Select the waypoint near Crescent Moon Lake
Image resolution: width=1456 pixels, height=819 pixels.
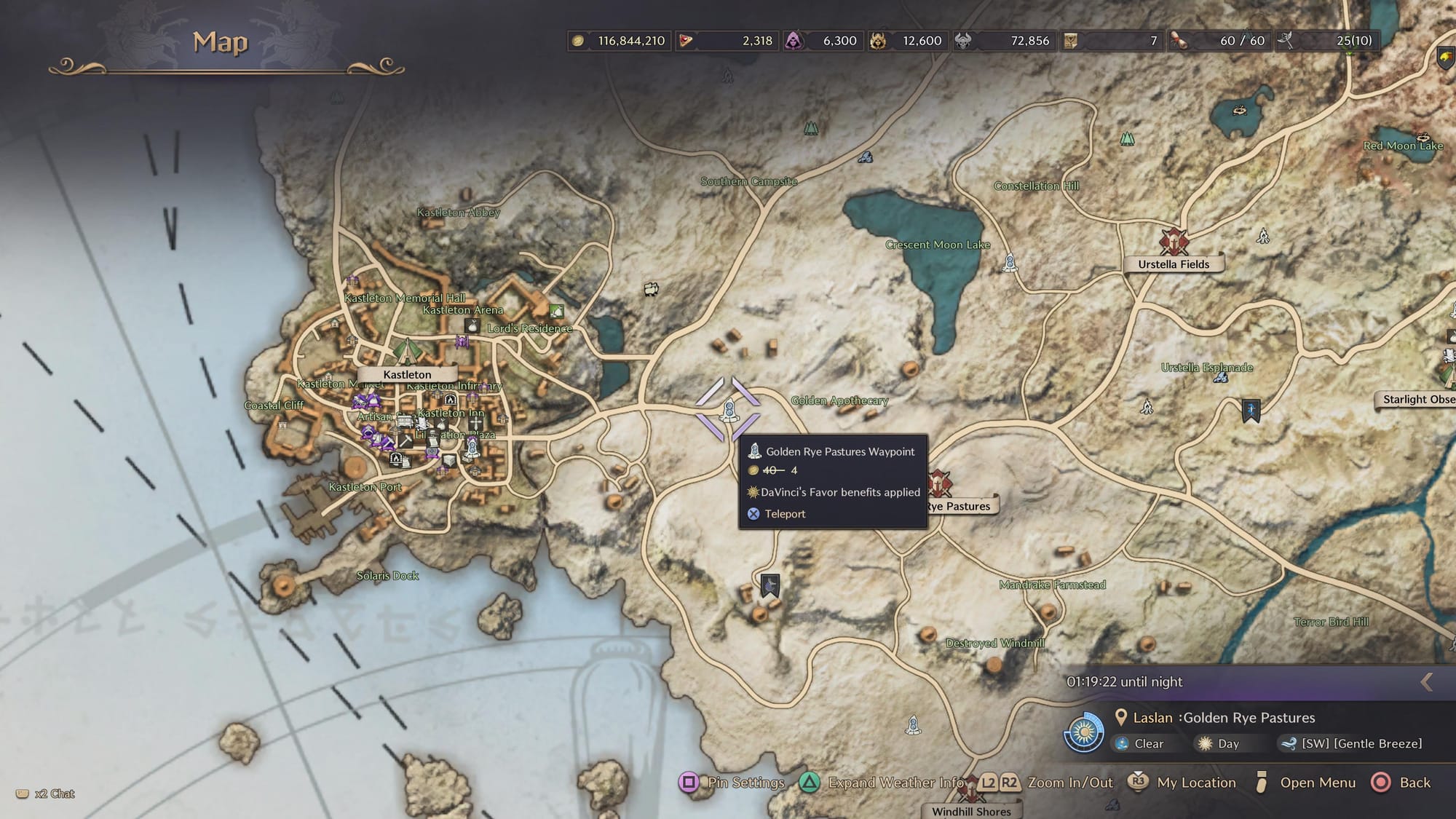(1010, 262)
